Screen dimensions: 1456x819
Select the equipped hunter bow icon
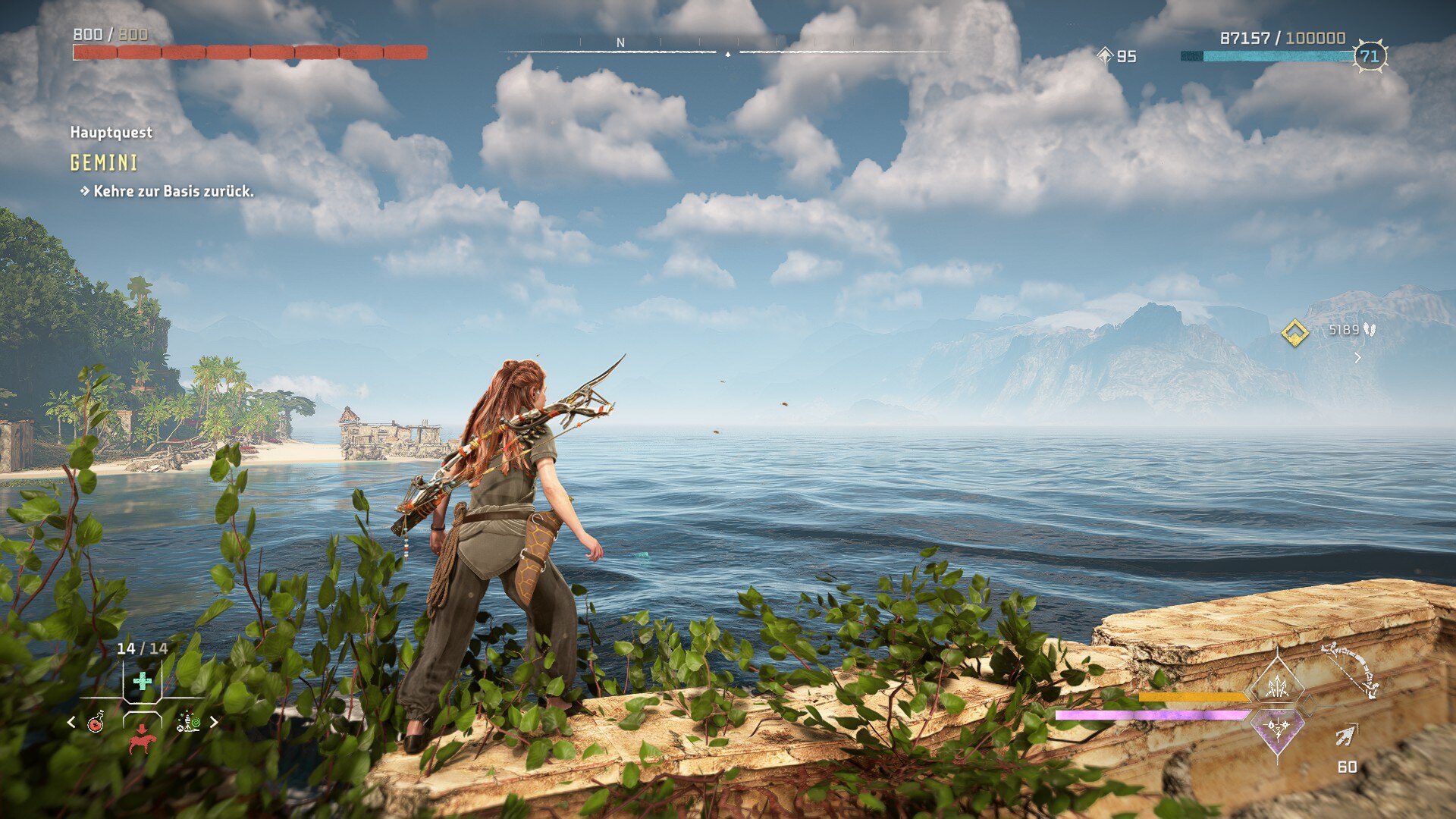(x=1351, y=668)
